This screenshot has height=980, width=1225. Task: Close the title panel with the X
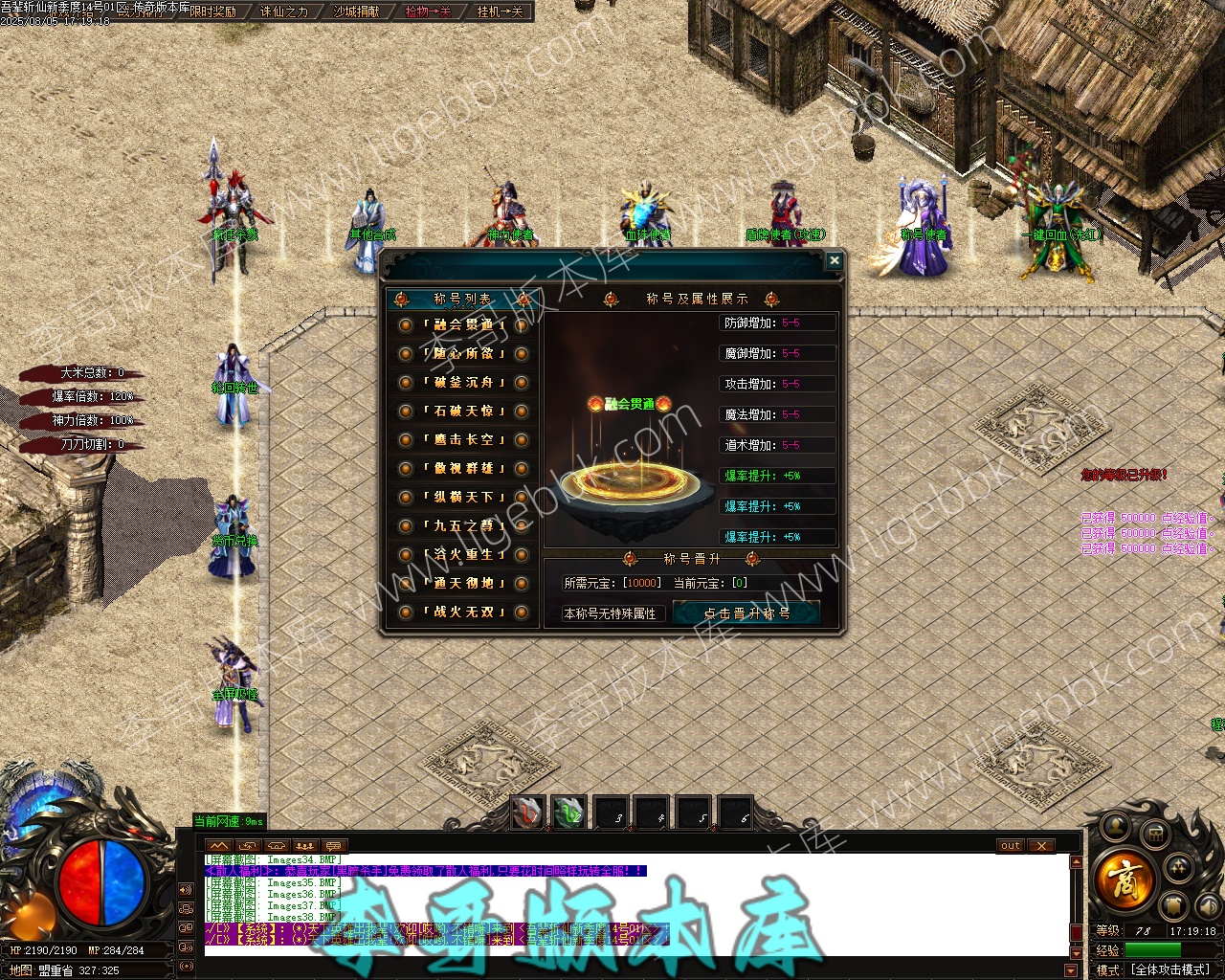pyautogui.click(x=835, y=260)
